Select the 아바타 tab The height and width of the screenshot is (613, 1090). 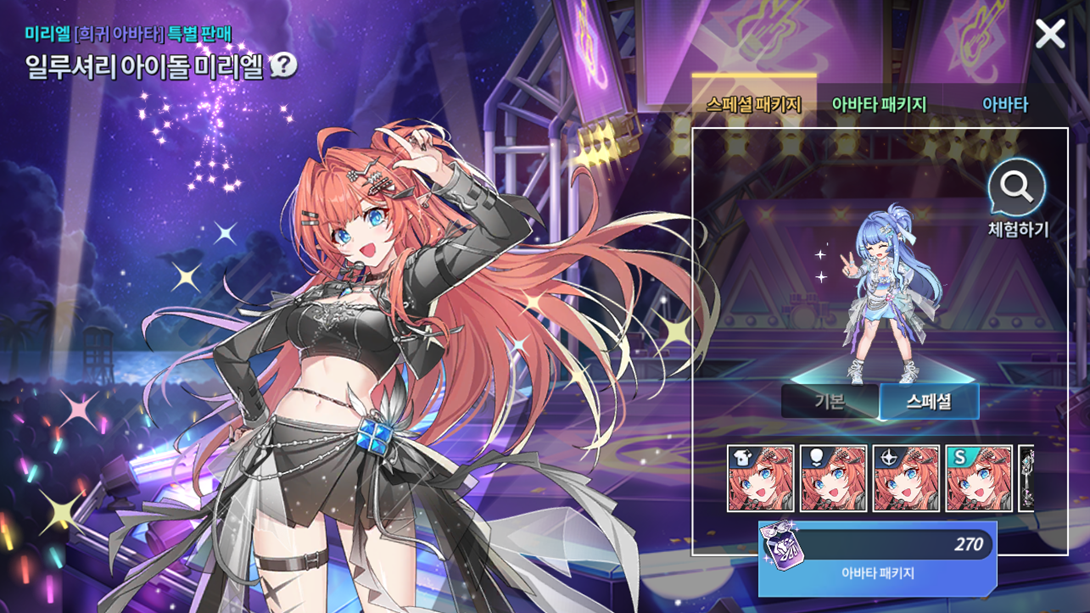1004,104
